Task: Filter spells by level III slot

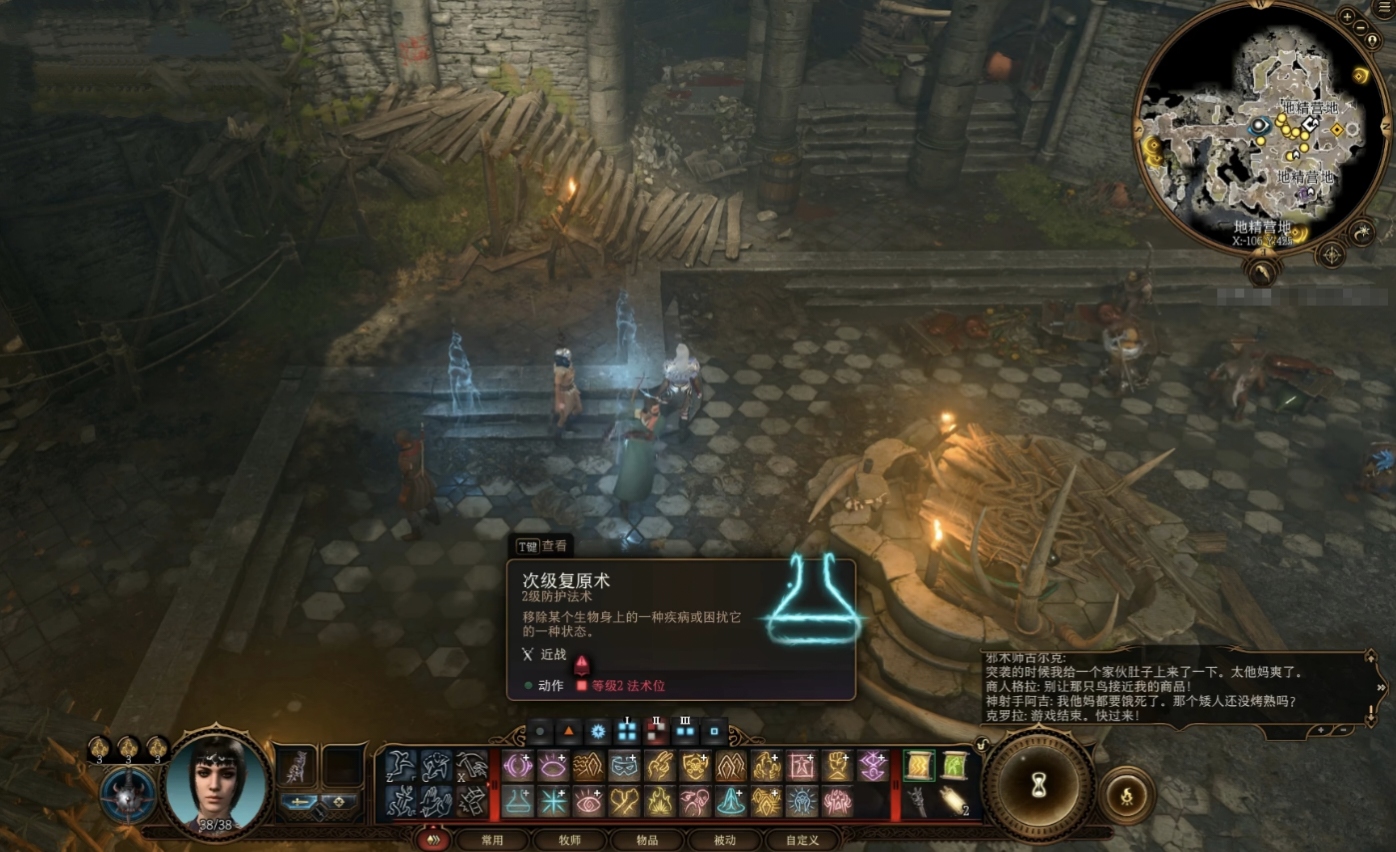Action: [x=685, y=731]
